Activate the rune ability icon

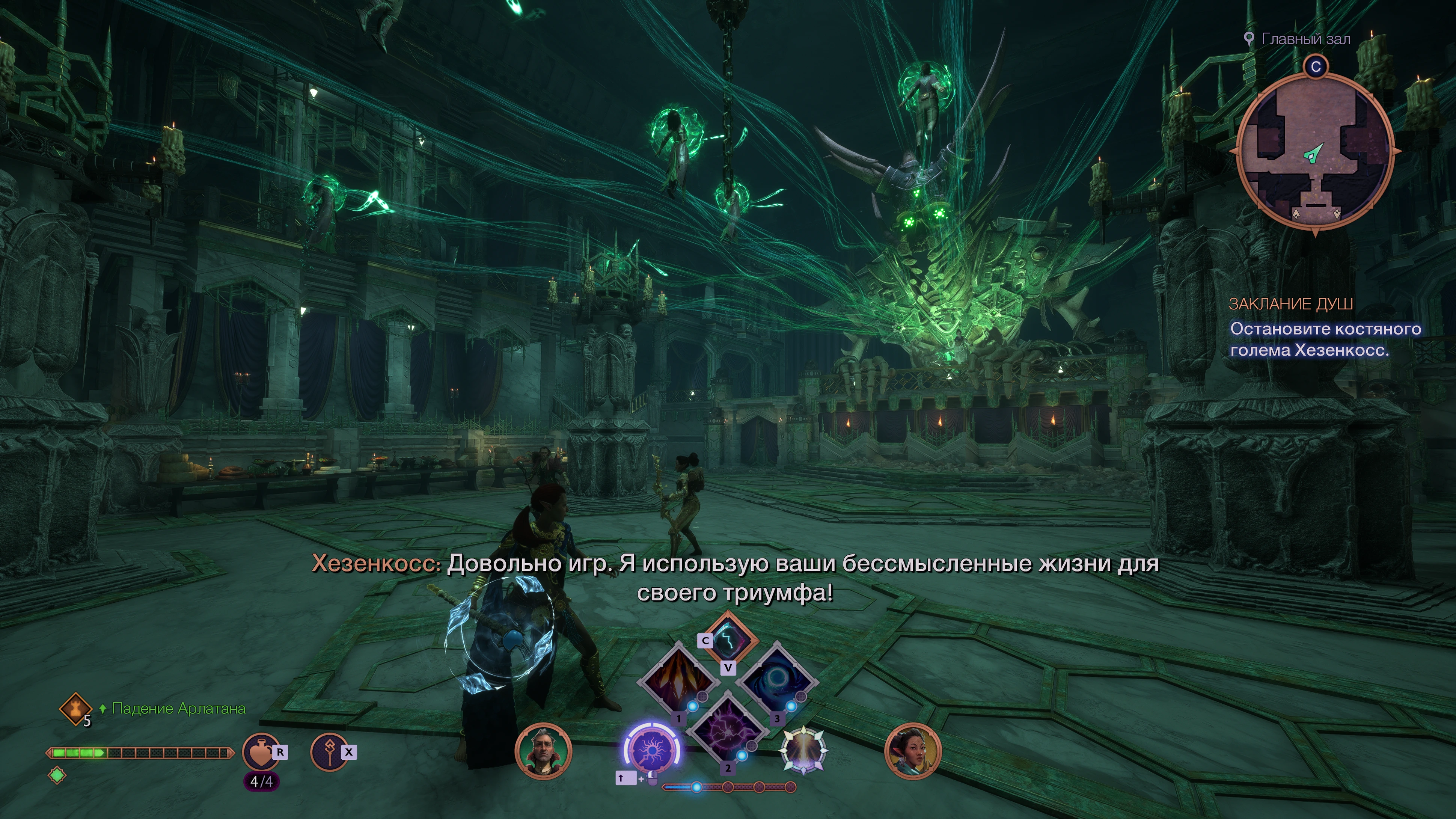(329, 751)
